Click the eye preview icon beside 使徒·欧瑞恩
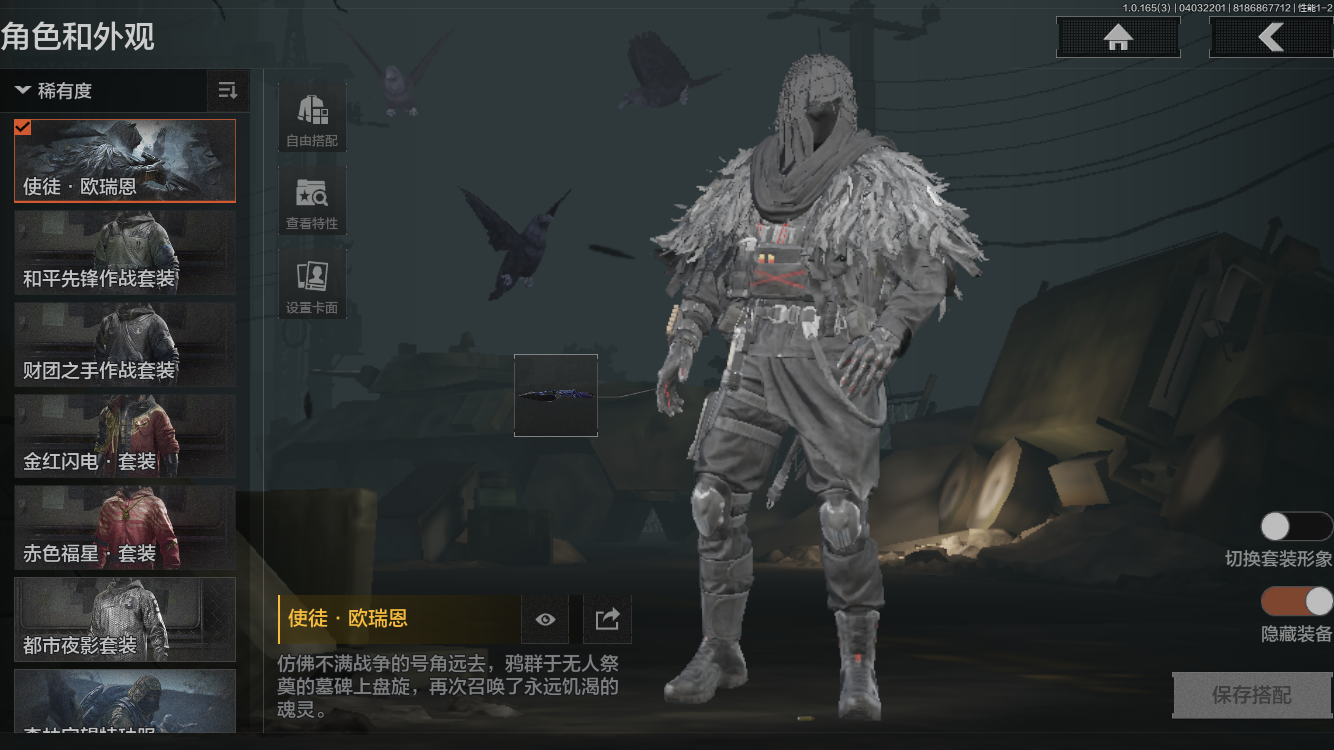Viewport: 1334px width, 750px height. [x=546, y=618]
